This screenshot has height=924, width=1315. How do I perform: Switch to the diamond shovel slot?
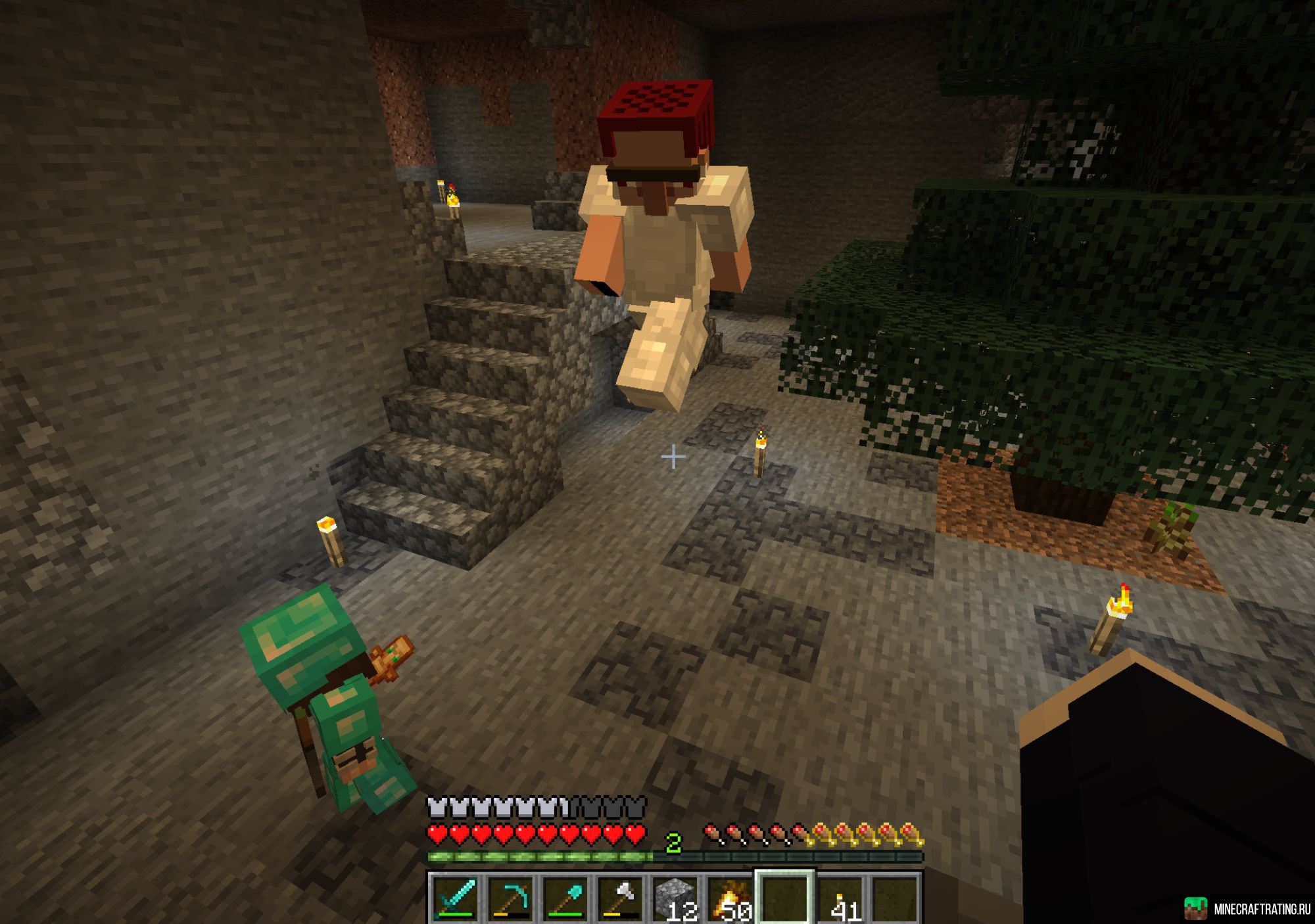click(566, 898)
